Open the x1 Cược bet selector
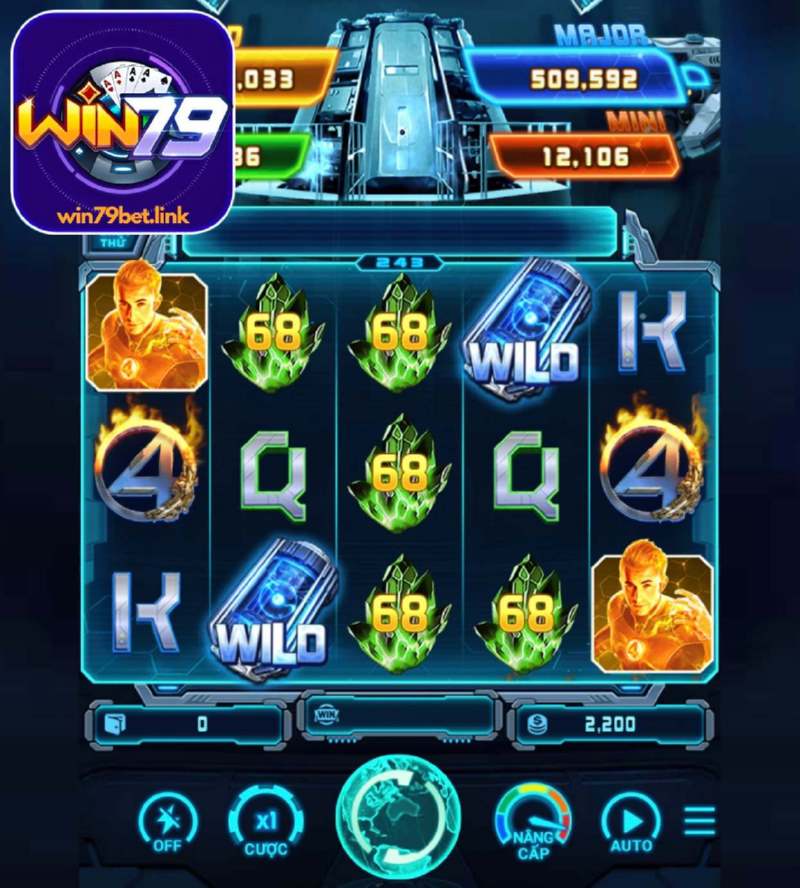 (265, 823)
